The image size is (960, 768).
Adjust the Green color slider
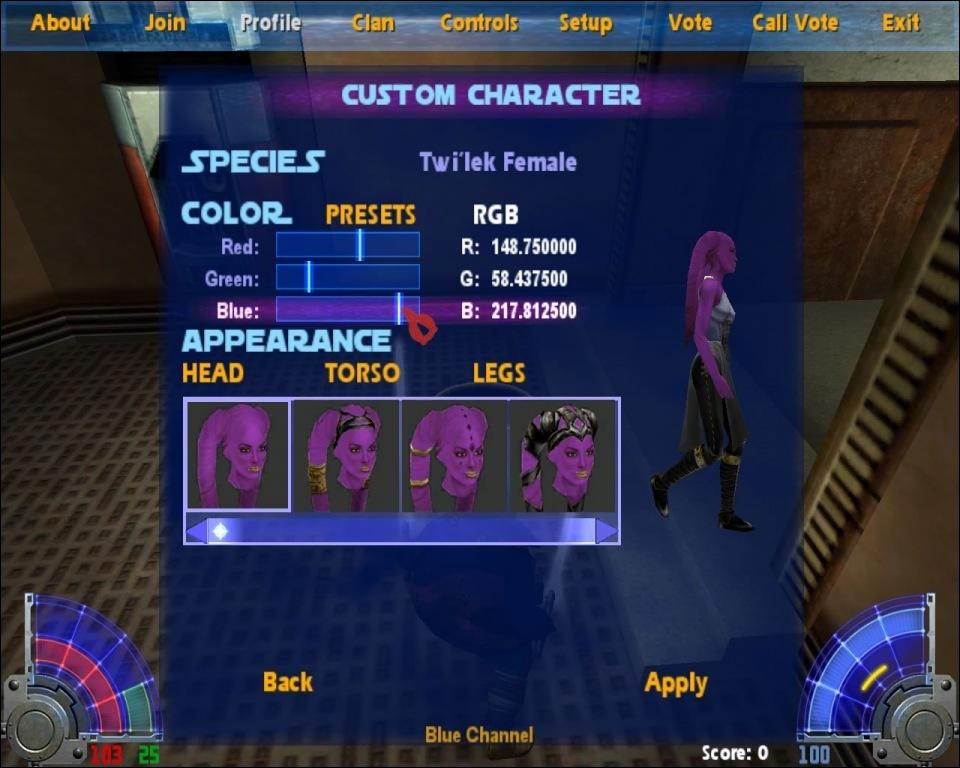pos(309,278)
